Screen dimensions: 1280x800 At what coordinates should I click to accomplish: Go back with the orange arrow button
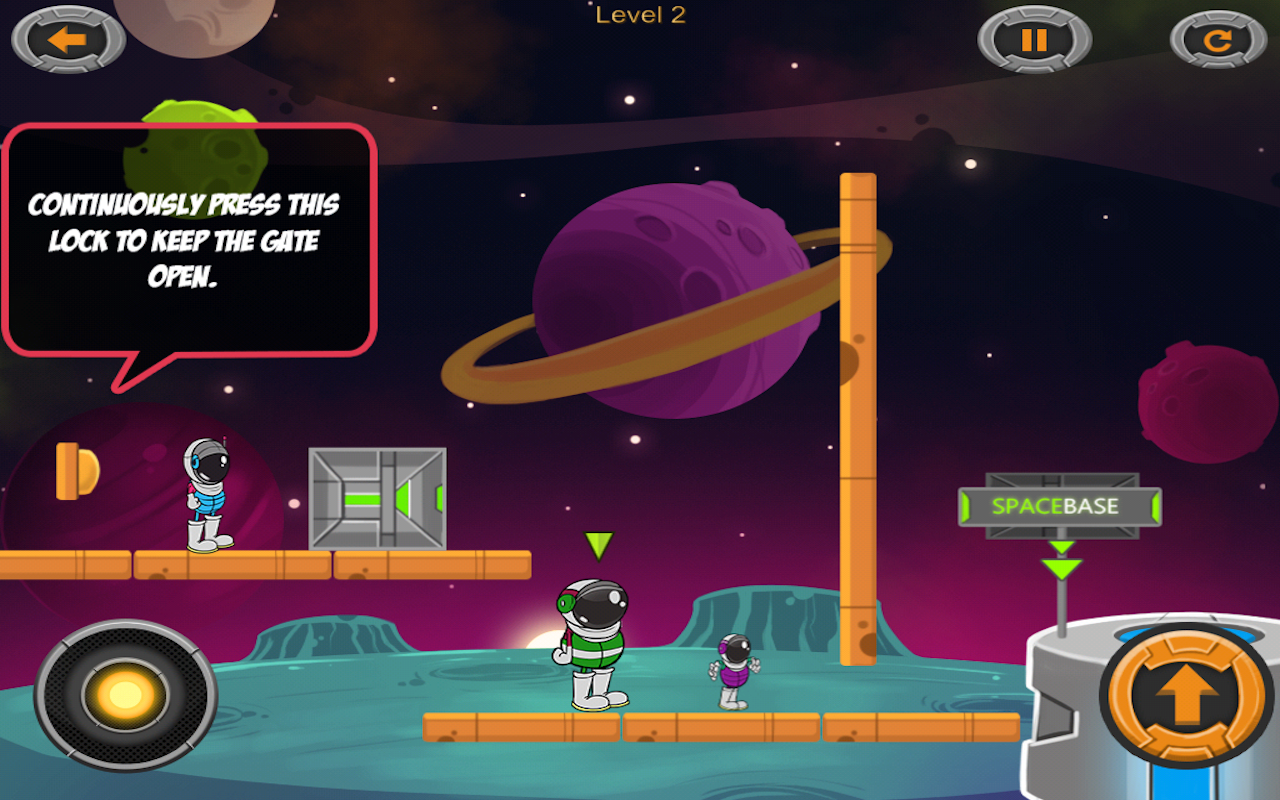coord(68,40)
